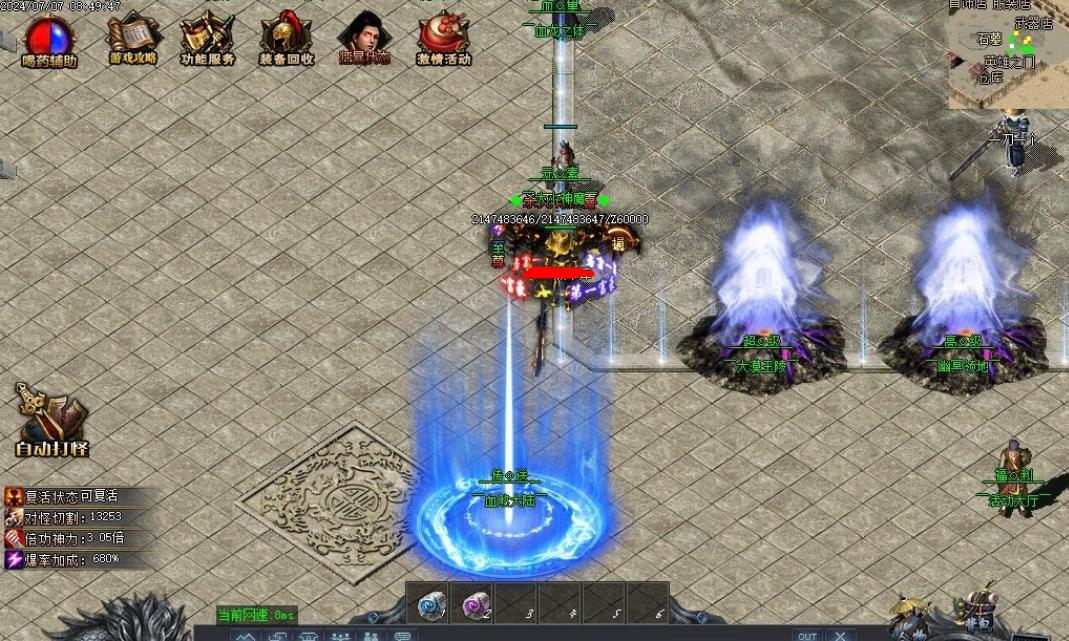This screenshot has height=641, width=1069.
Task: Open the 游戏攻略 game guide scroll
Action: 132,36
